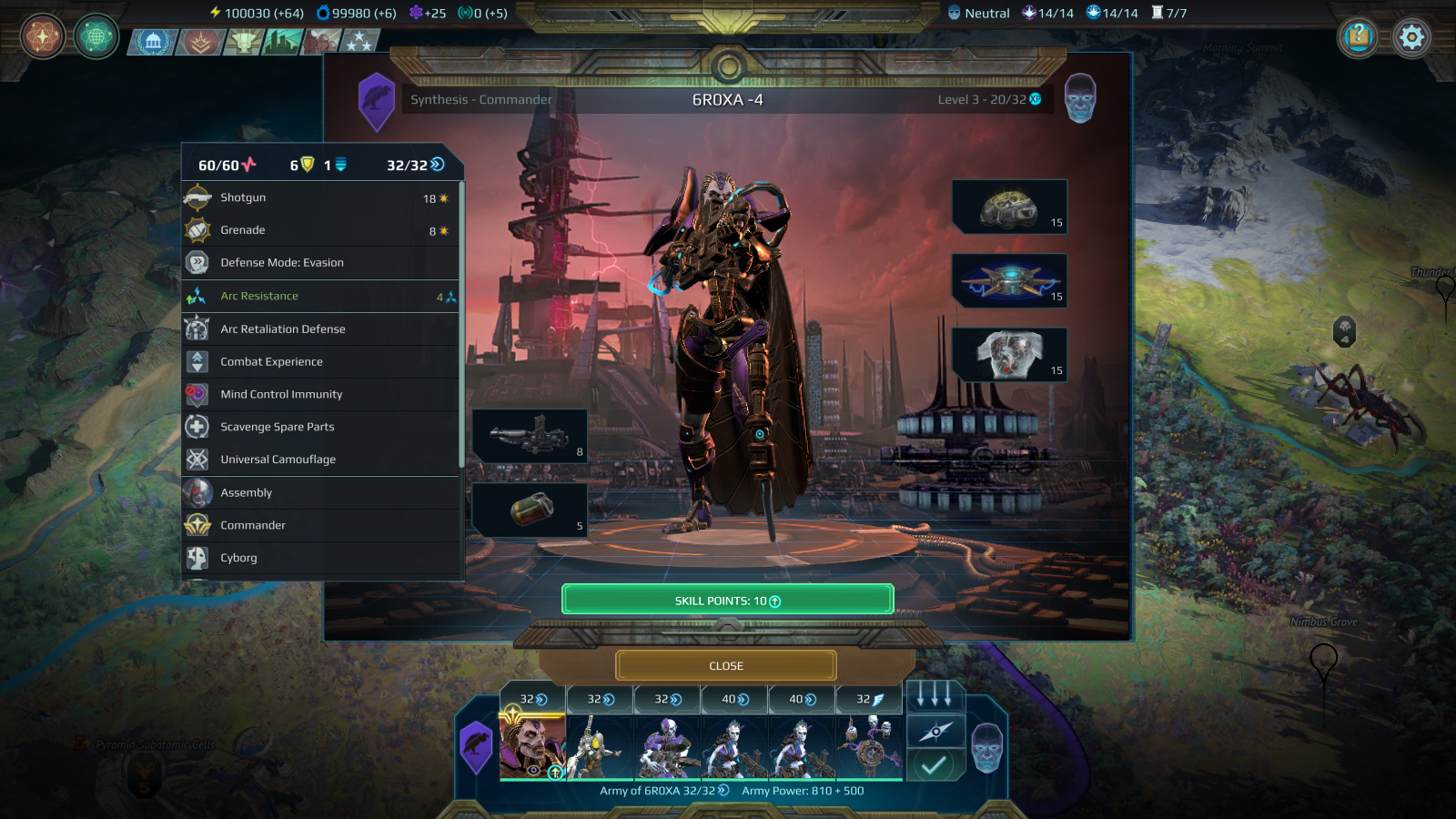Viewport: 1456px width, 819px height.
Task: Click the level-up arrow on the commander portrait
Action: (555, 772)
